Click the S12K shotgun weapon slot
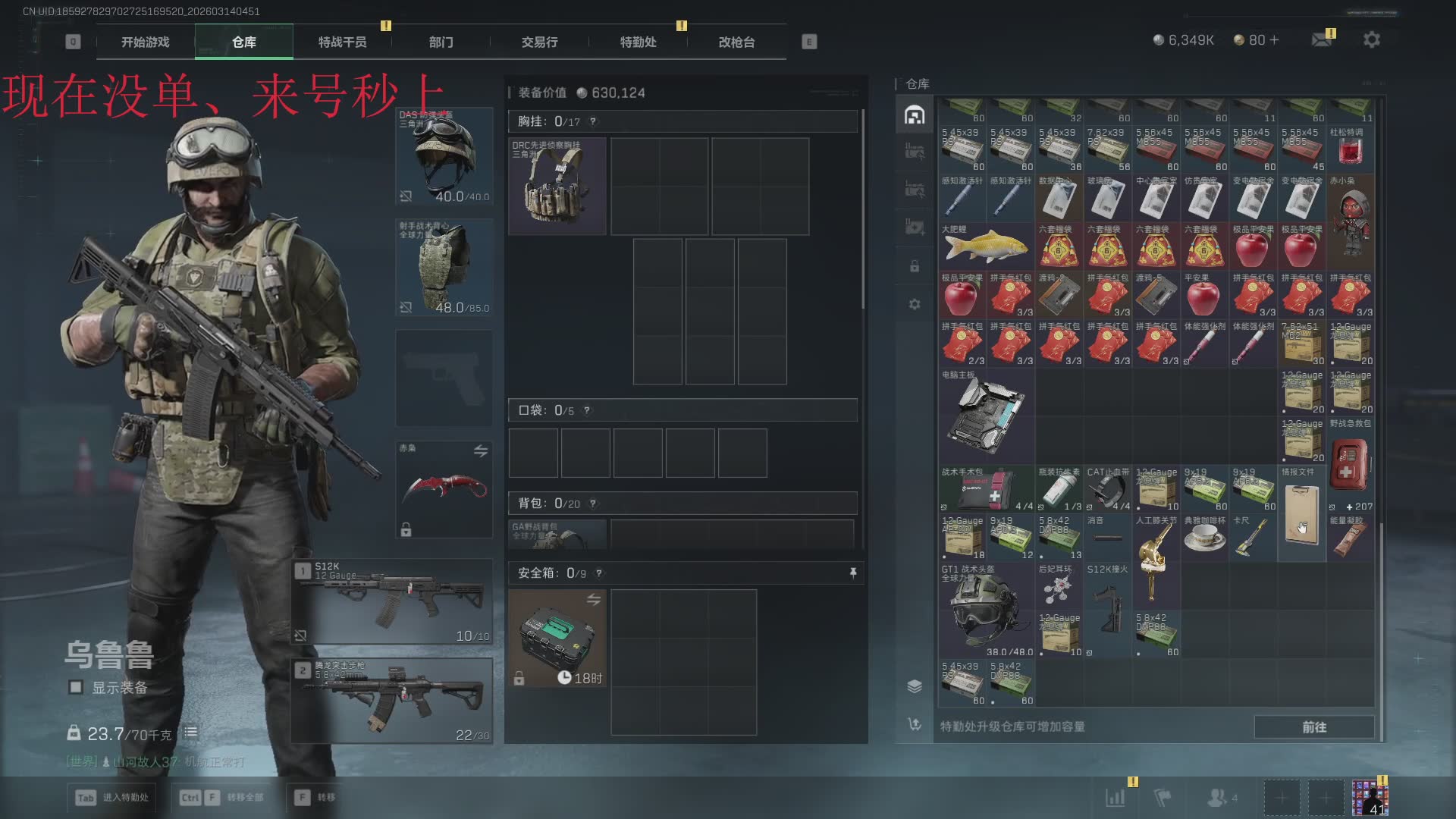Image resolution: width=1456 pixels, height=819 pixels. [x=392, y=601]
